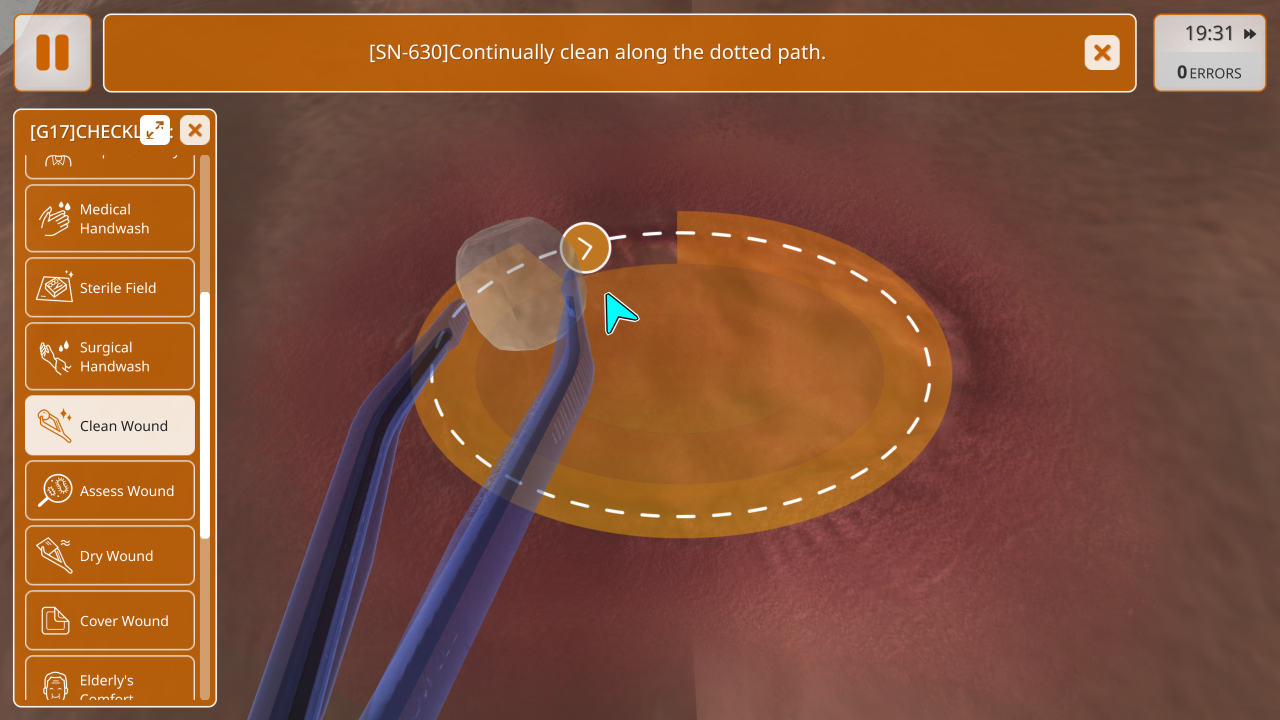Choose the Sterile Field checklist step
This screenshot has width=1280, height=720.
coord(110,288)
